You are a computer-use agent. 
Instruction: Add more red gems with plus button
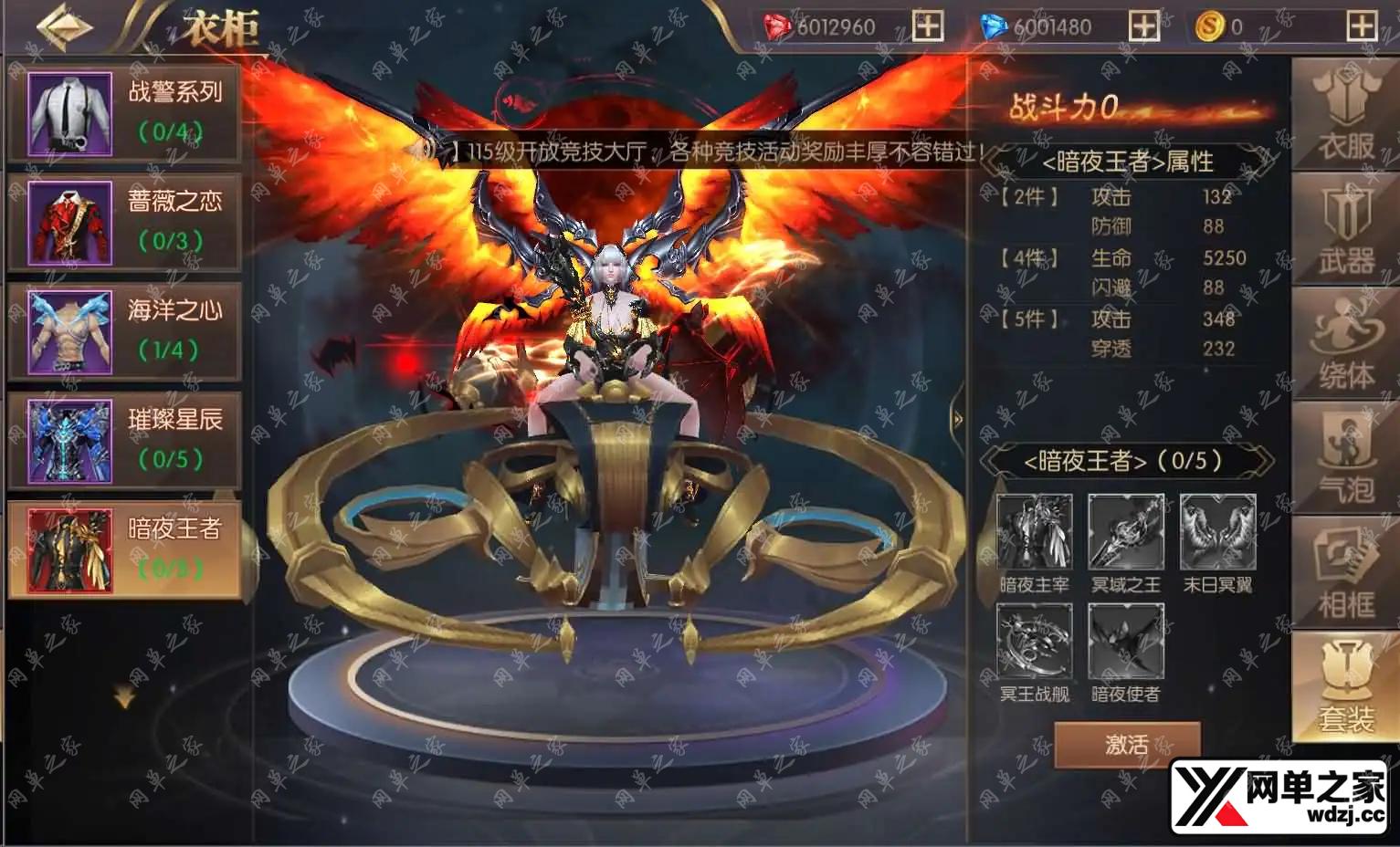[x=928, y=26]
